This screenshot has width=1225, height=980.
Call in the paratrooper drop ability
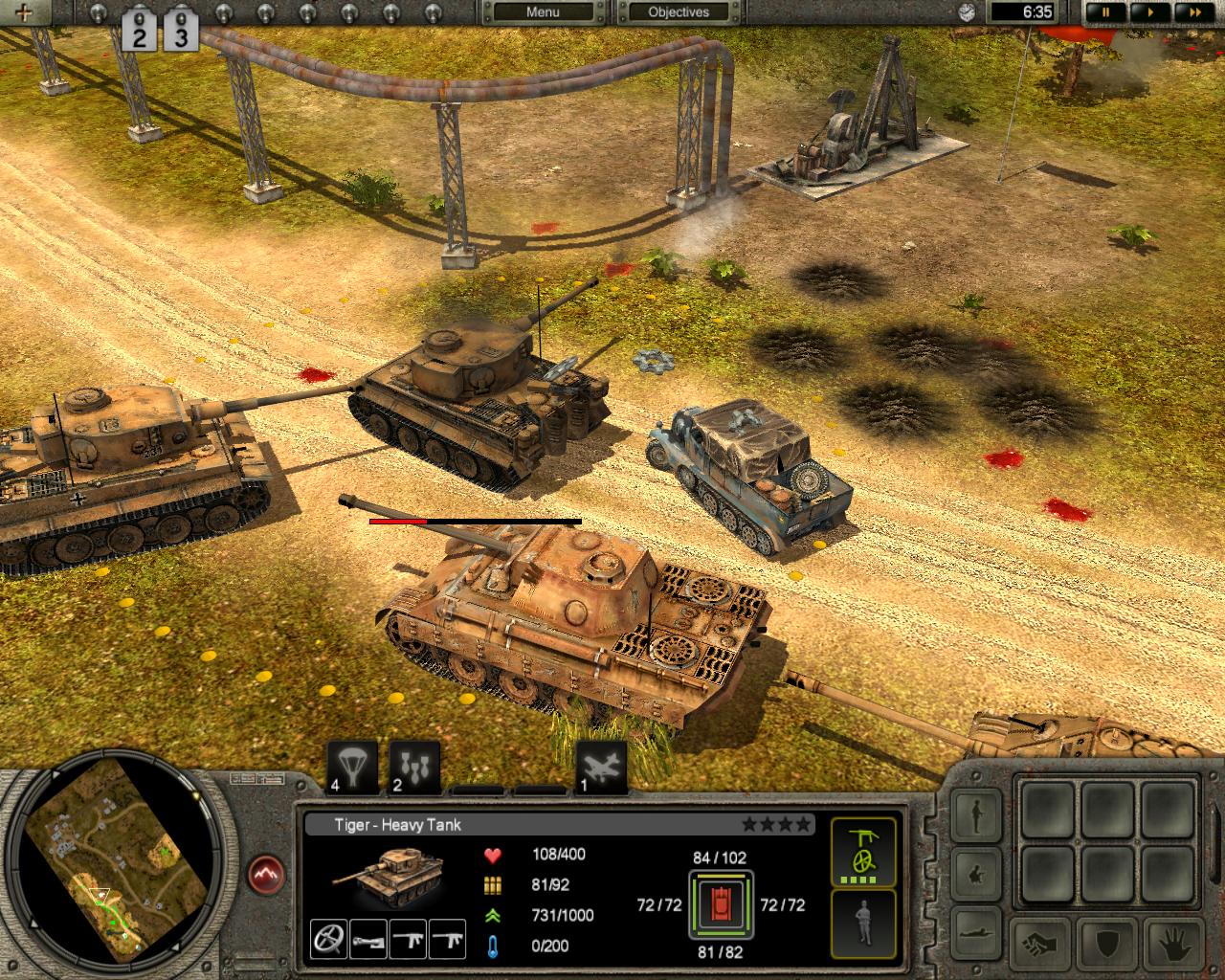pos(352,767)
